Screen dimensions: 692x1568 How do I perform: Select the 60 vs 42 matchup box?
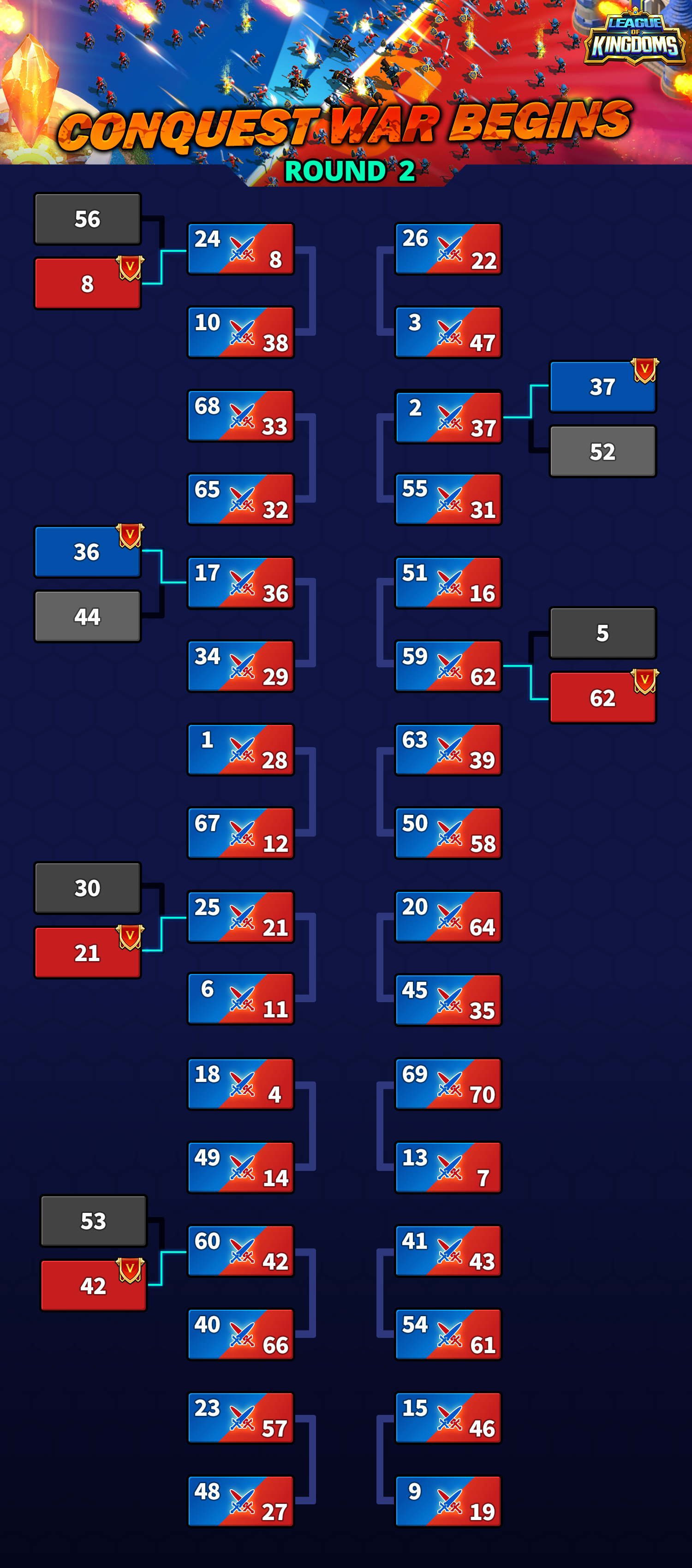click(x=241, y=1251)
